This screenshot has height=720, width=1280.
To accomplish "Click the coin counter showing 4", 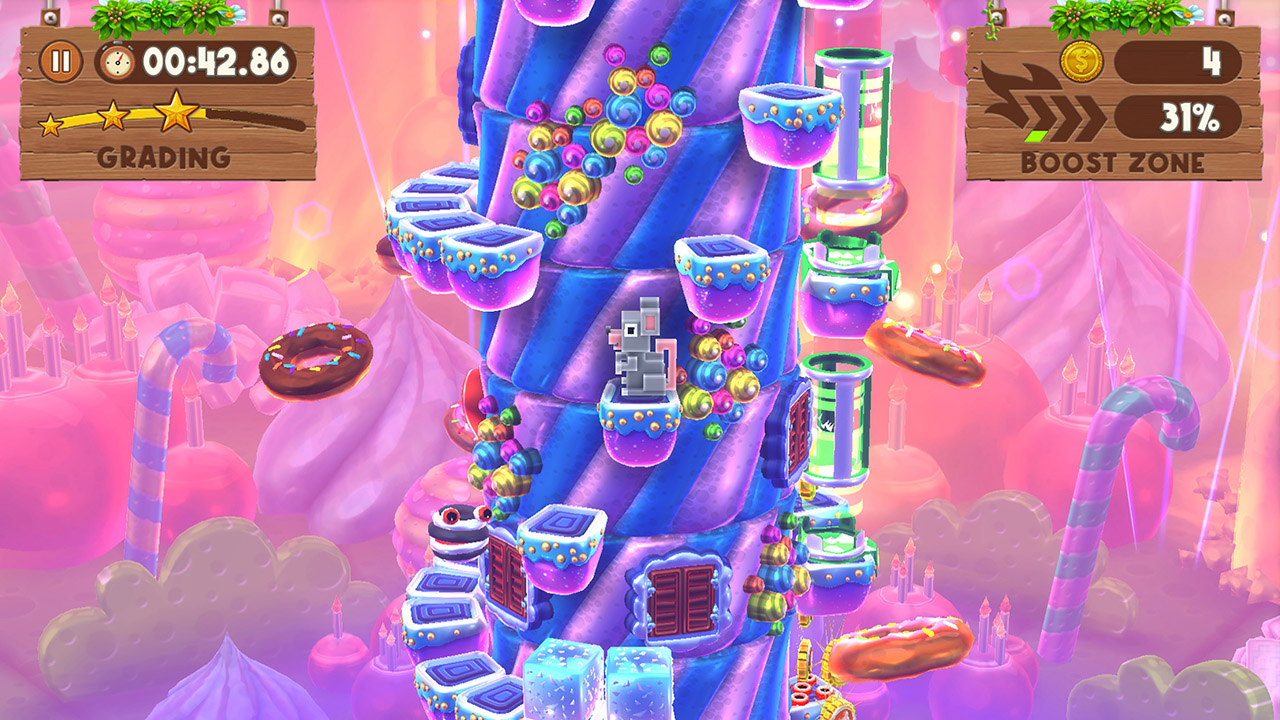I will coord(1210,62).
